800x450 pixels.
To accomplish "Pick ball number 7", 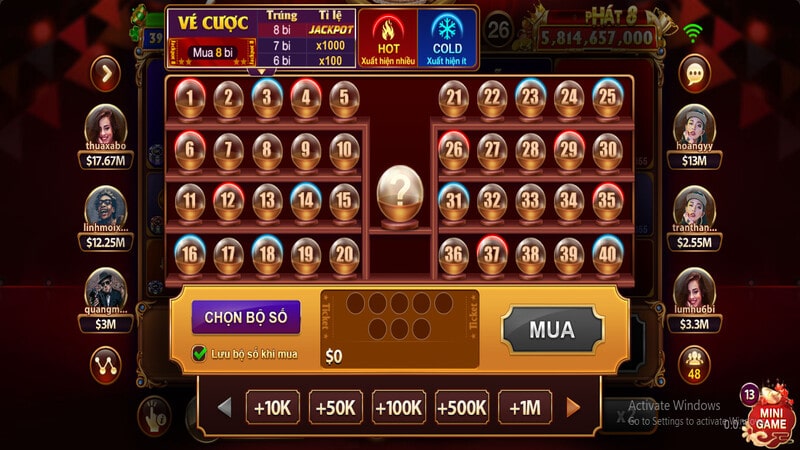I will (x=229, y=150).
